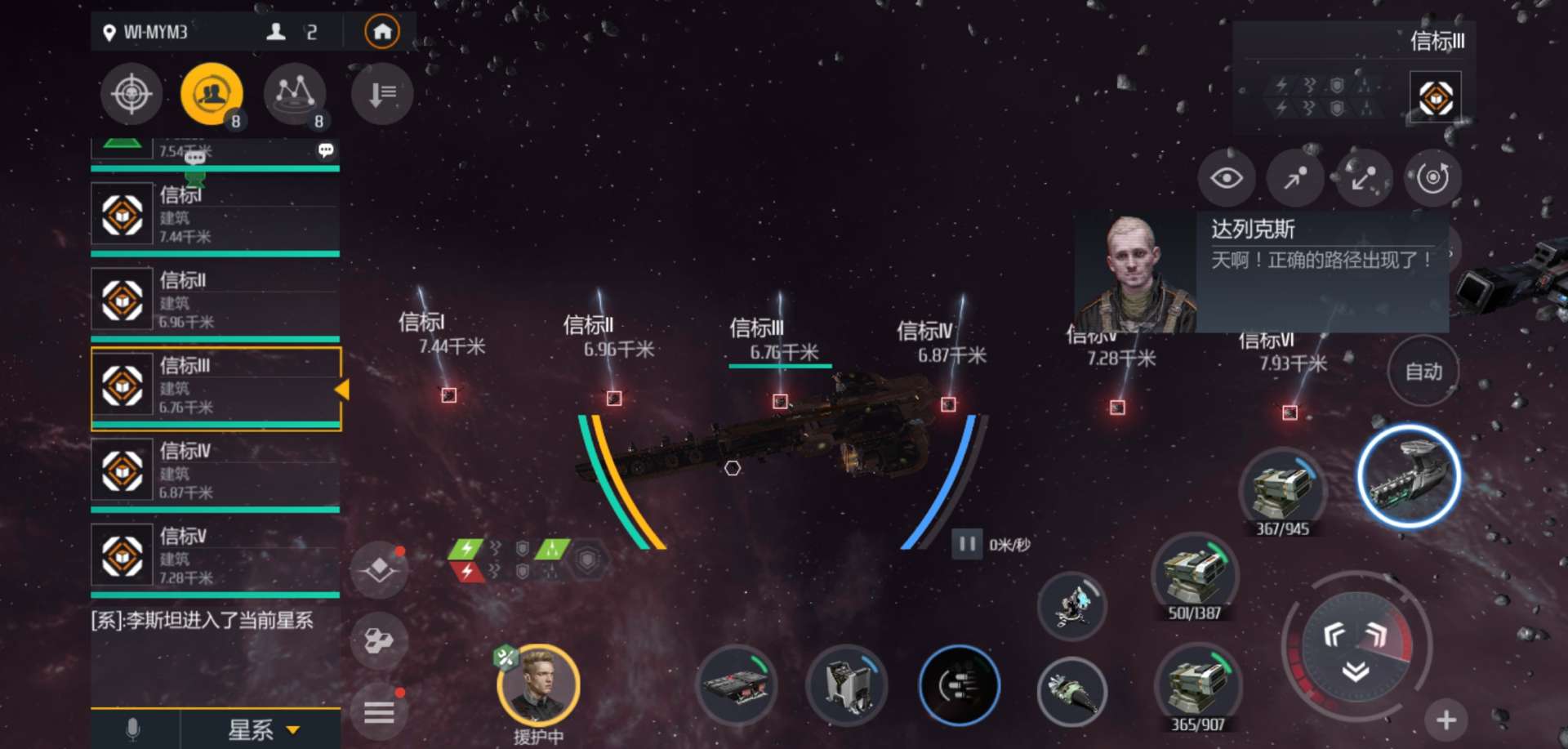The image size is (1568, 749).
Task: Select 信标II in the overview list
Action: (x=216, y=300)
